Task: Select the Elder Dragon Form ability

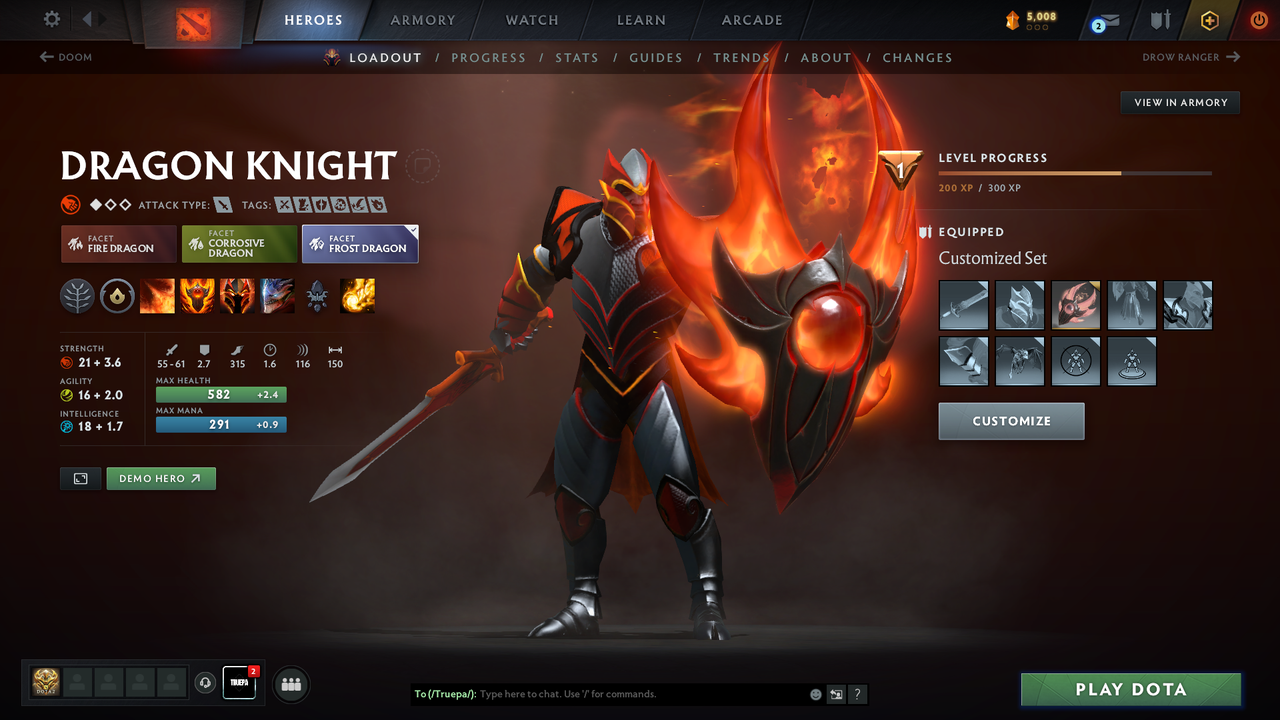Action: (277, 296)
